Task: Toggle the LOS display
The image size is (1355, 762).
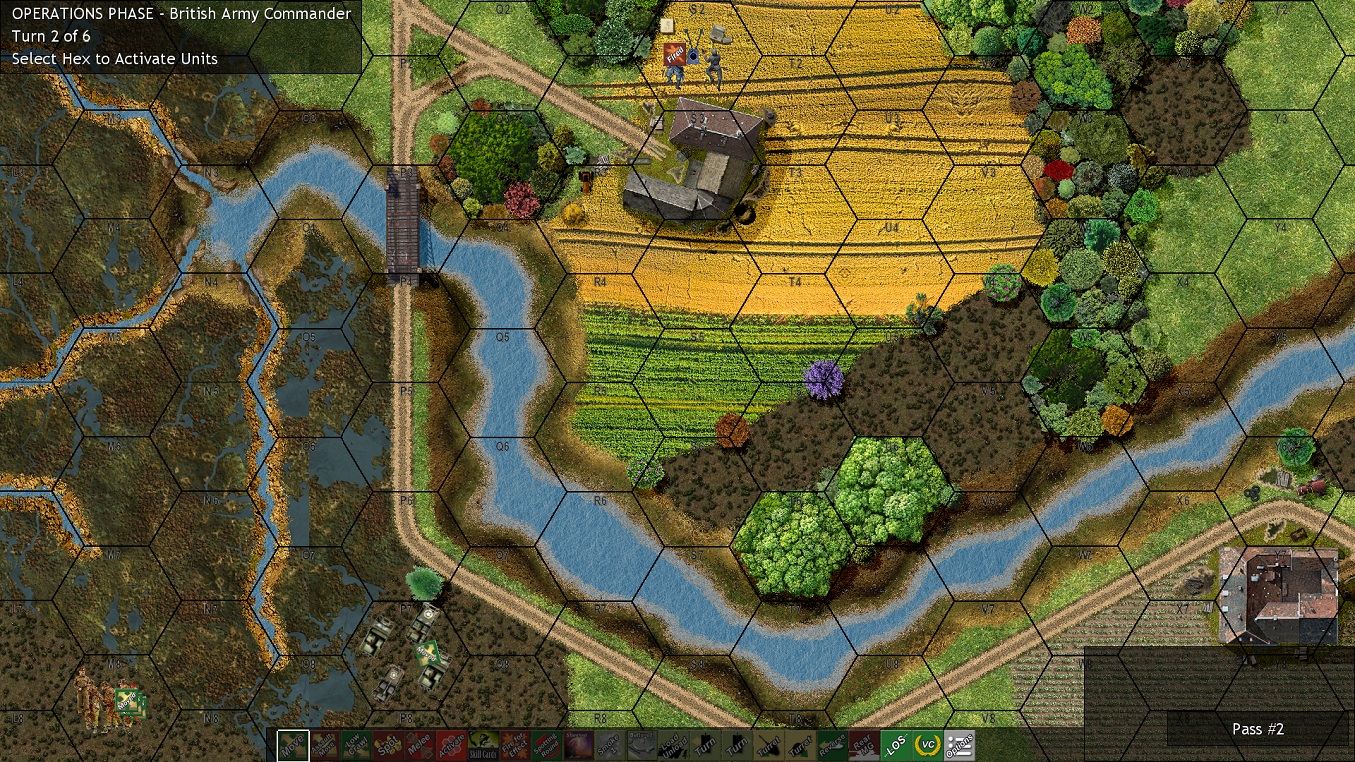Action: [896, 745]
